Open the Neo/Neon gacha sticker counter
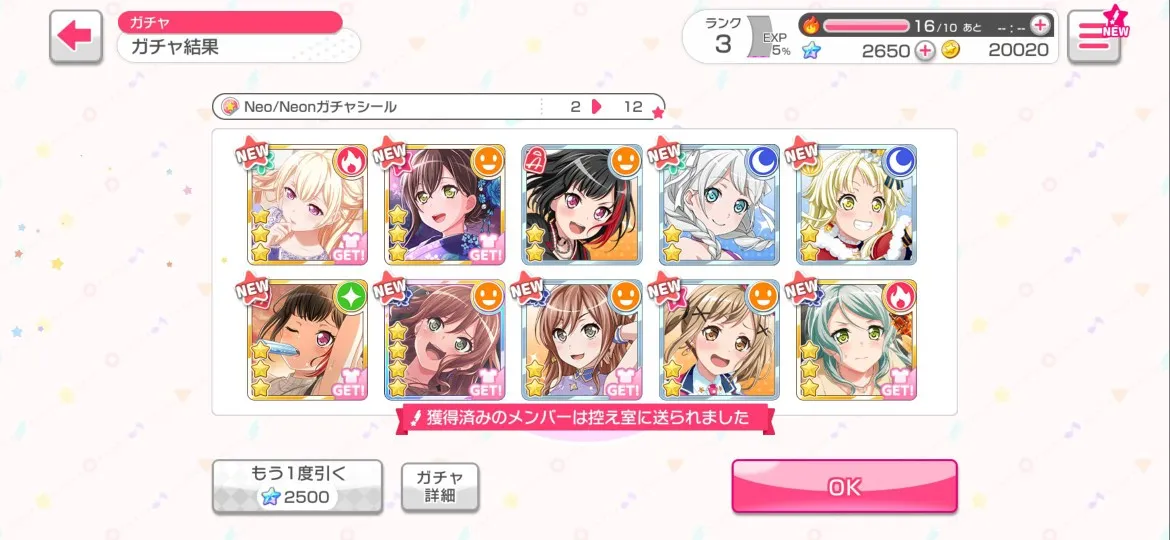The width and height of the screenshot is (1170, 540). [x=438, y=107]
